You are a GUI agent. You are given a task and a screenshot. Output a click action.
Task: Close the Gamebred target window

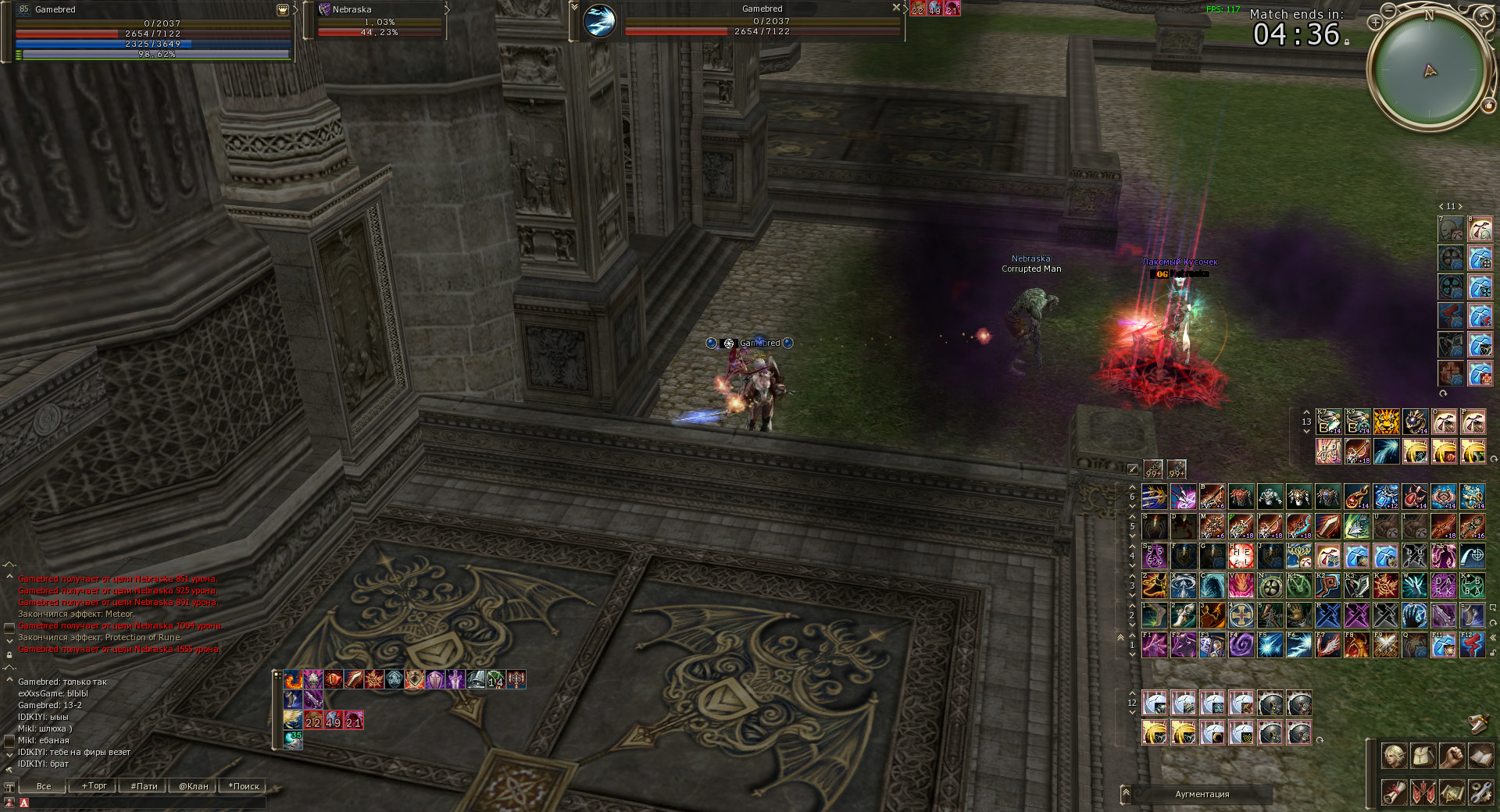[x=896, y=7]
